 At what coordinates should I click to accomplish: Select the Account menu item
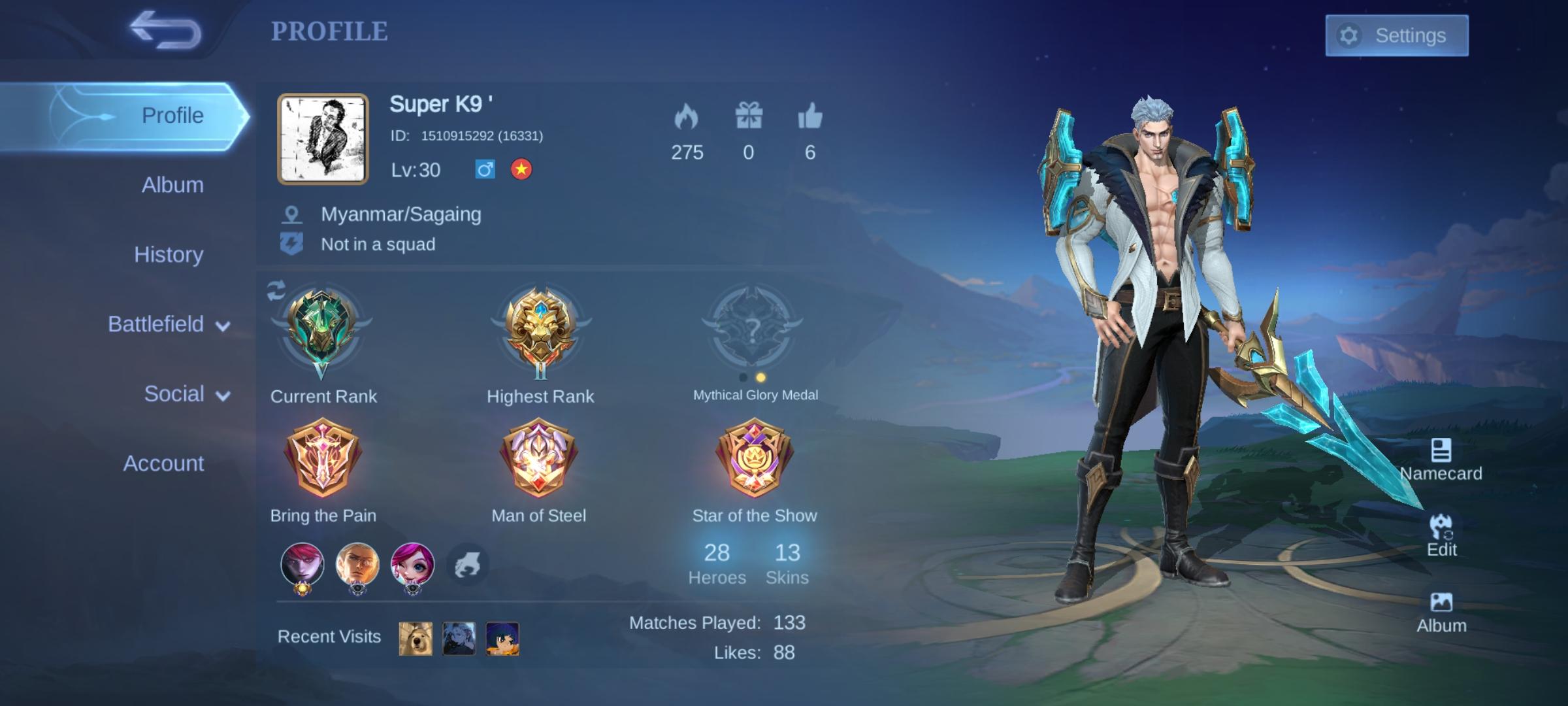[x=163, y=464]
